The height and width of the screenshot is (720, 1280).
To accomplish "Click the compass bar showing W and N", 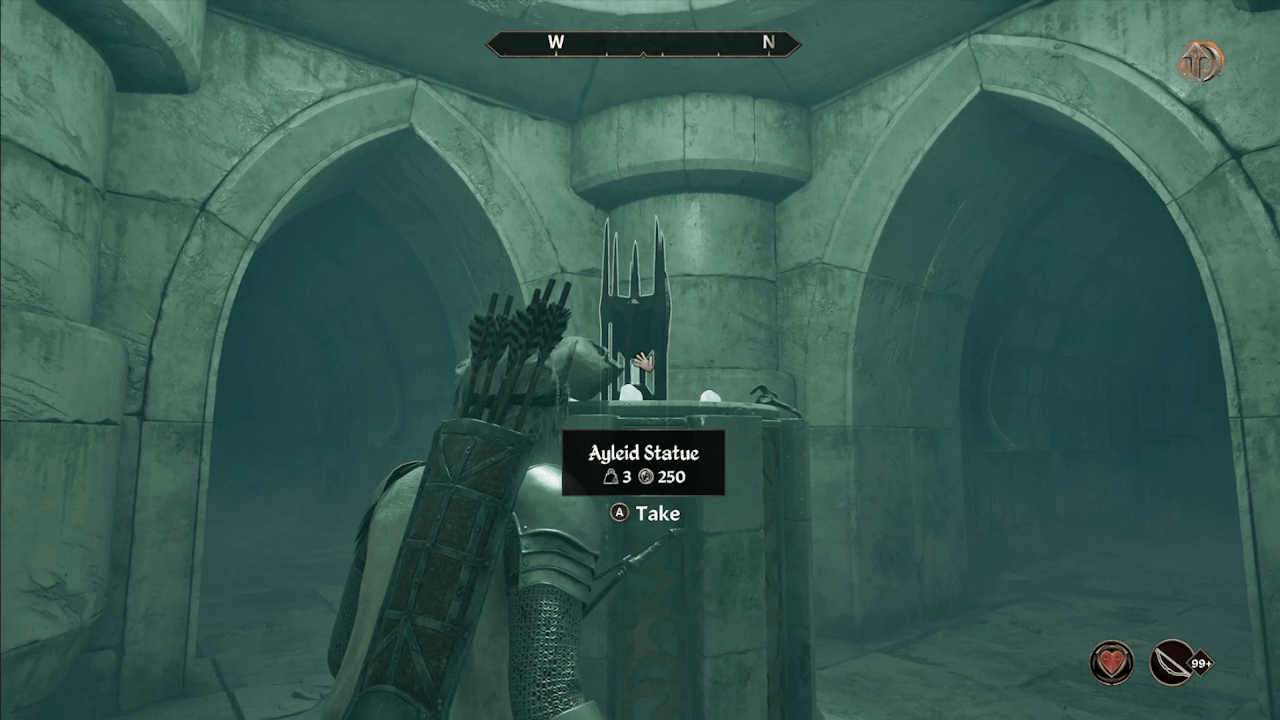I will (x=643, y=43).
